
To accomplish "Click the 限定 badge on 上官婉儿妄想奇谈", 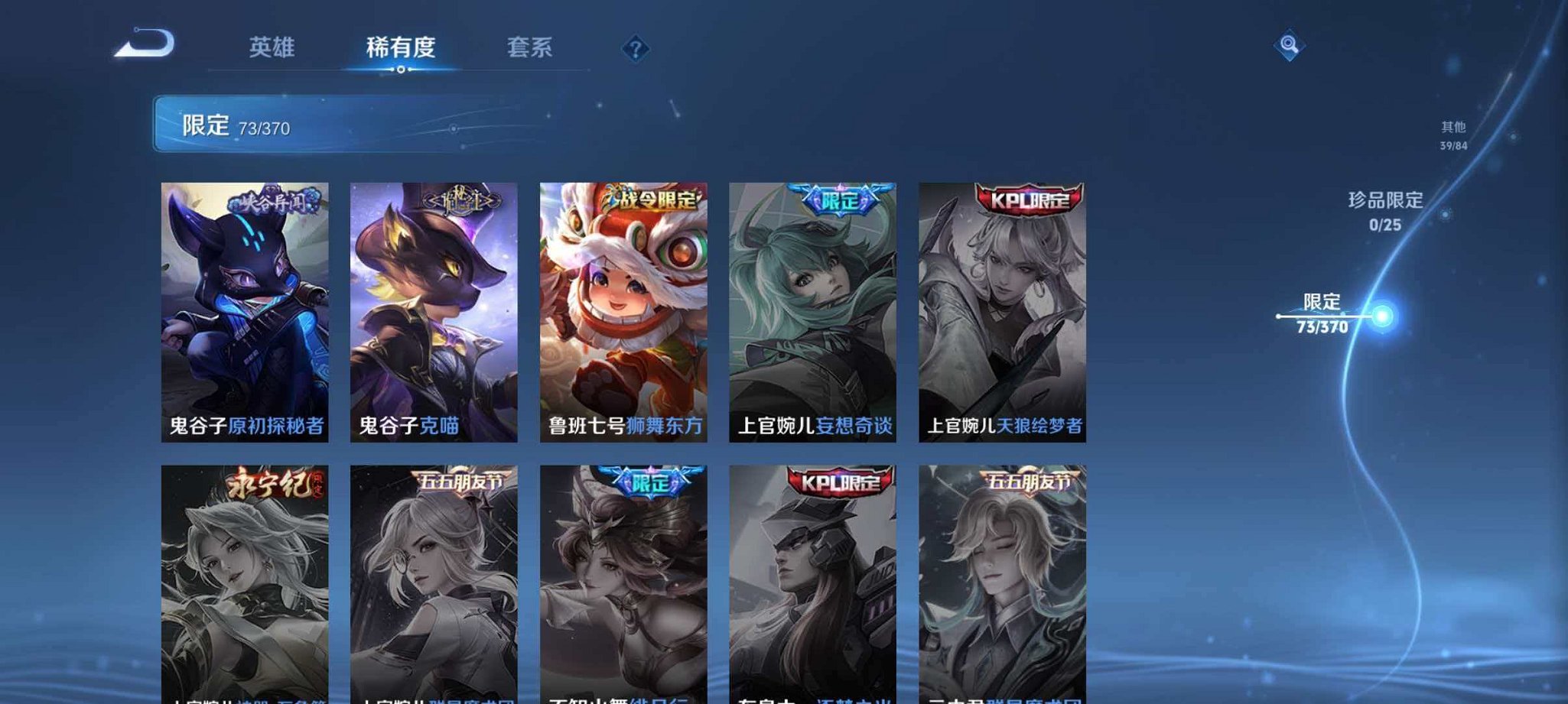I will [838, 199].
